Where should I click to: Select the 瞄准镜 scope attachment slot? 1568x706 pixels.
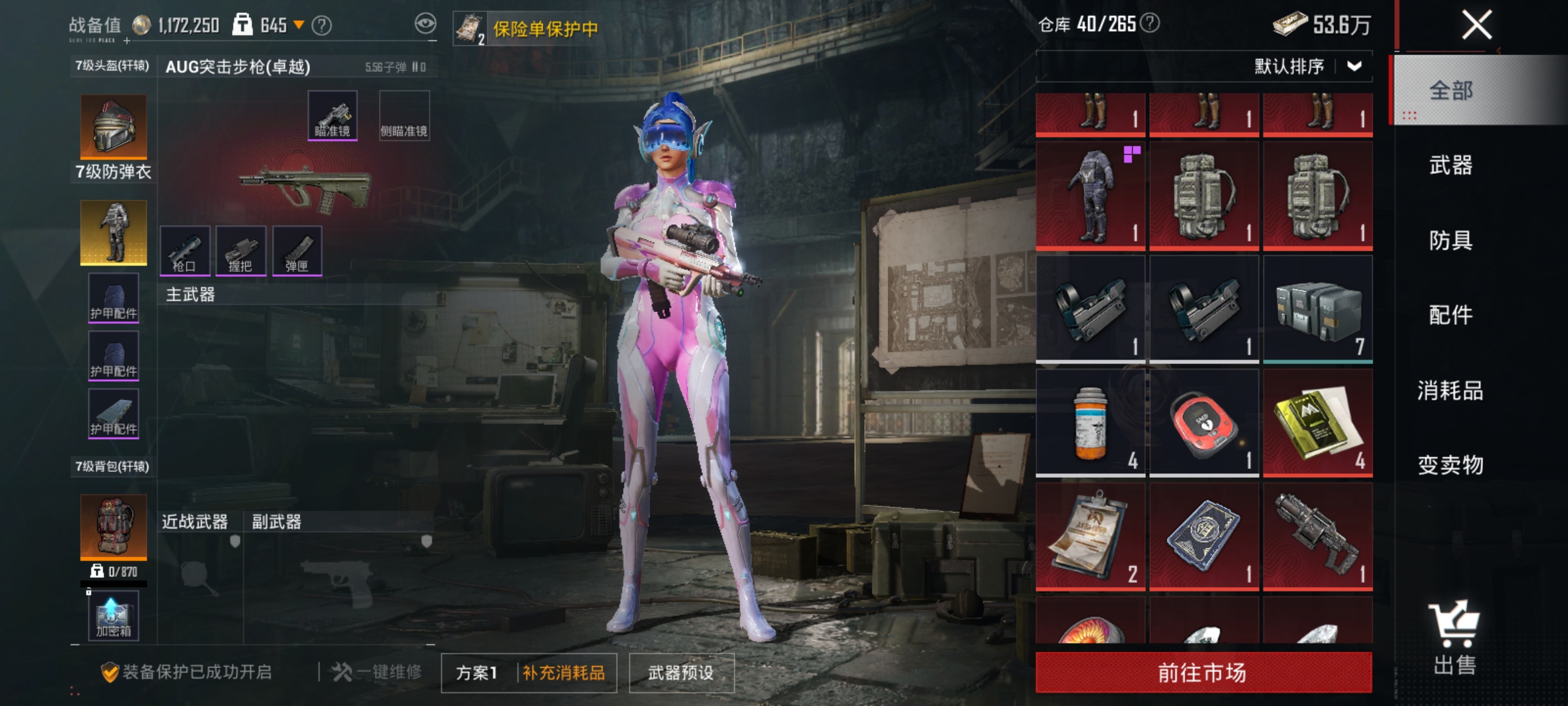pyautogui.click(x=332, y=117)
